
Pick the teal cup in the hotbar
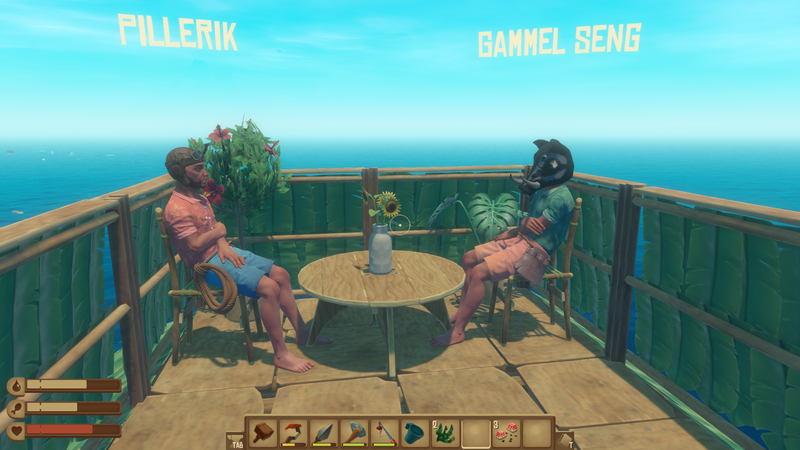coord(415,432)
